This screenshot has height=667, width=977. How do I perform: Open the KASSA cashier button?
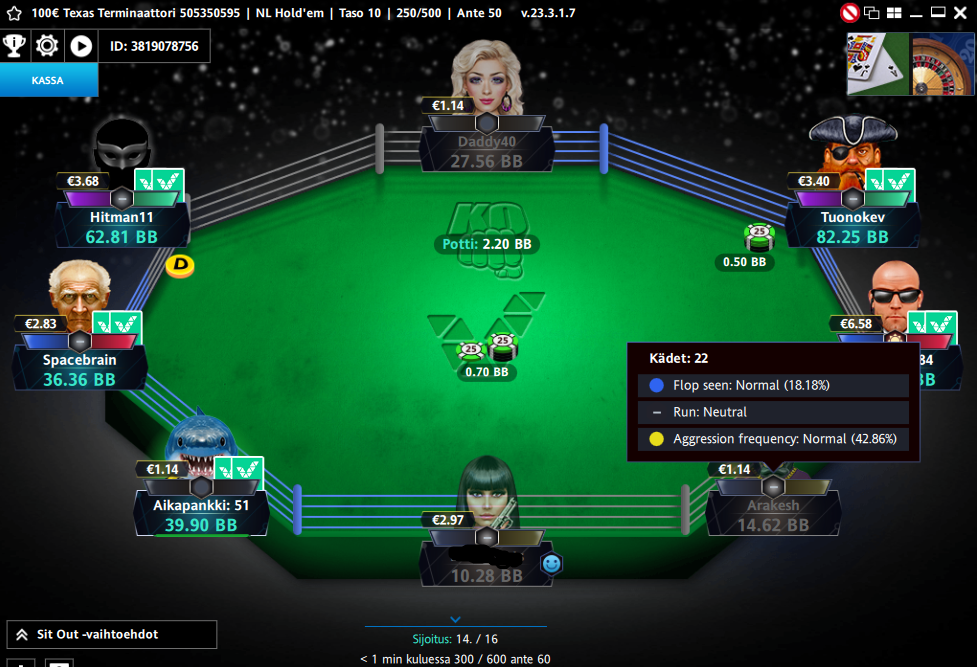pos(48,81)
